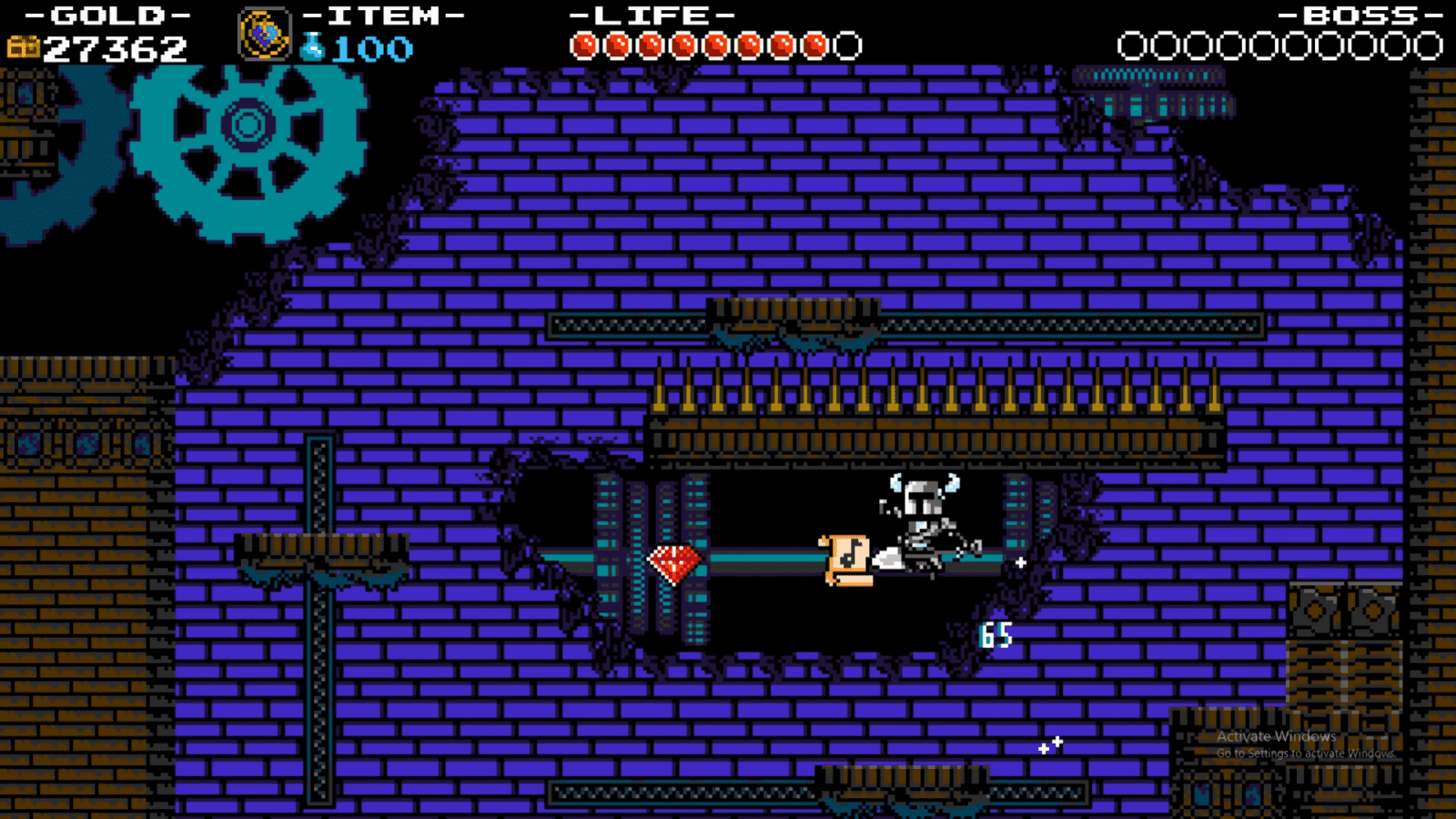1456x819 pixels.
Task: Click the Go to Settings activation link
Action: coord(1306,753)
